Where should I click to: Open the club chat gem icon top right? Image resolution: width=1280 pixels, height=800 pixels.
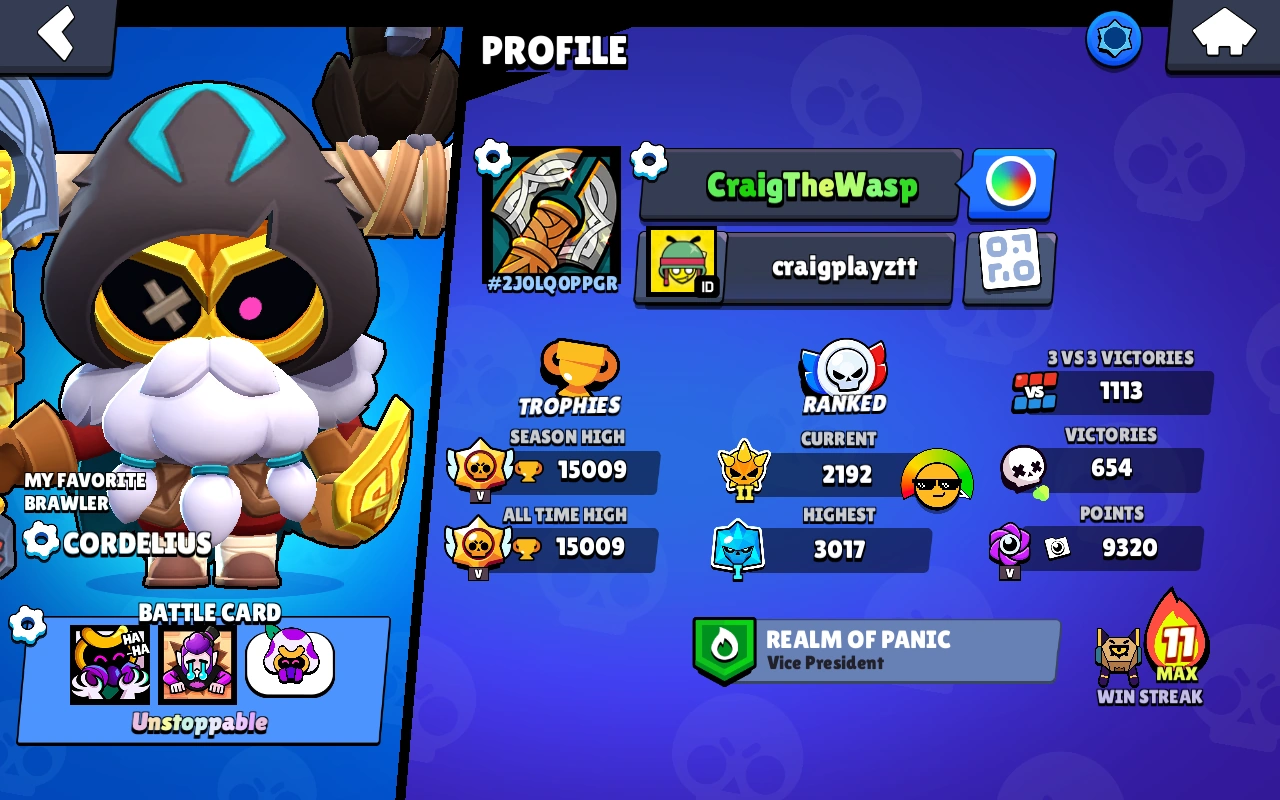tap(1113, 38)
